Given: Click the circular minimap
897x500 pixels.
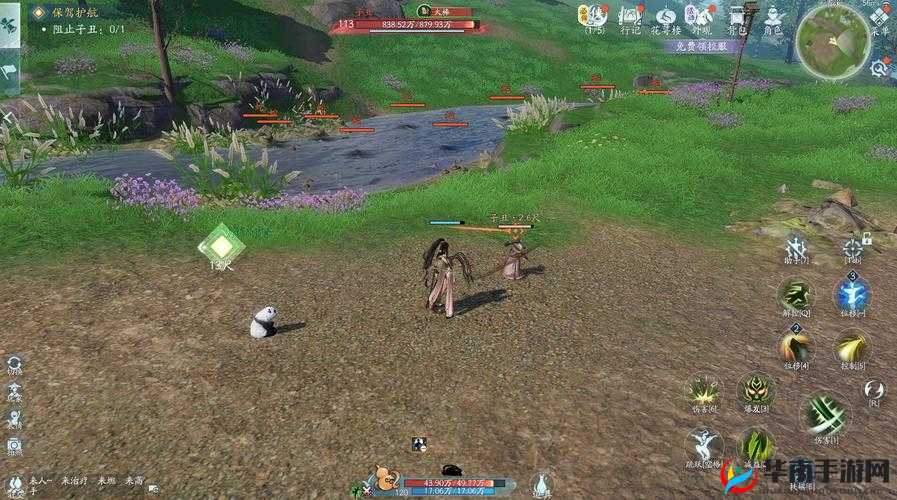Looking at the screenshot, I should (x=833, y=40).
